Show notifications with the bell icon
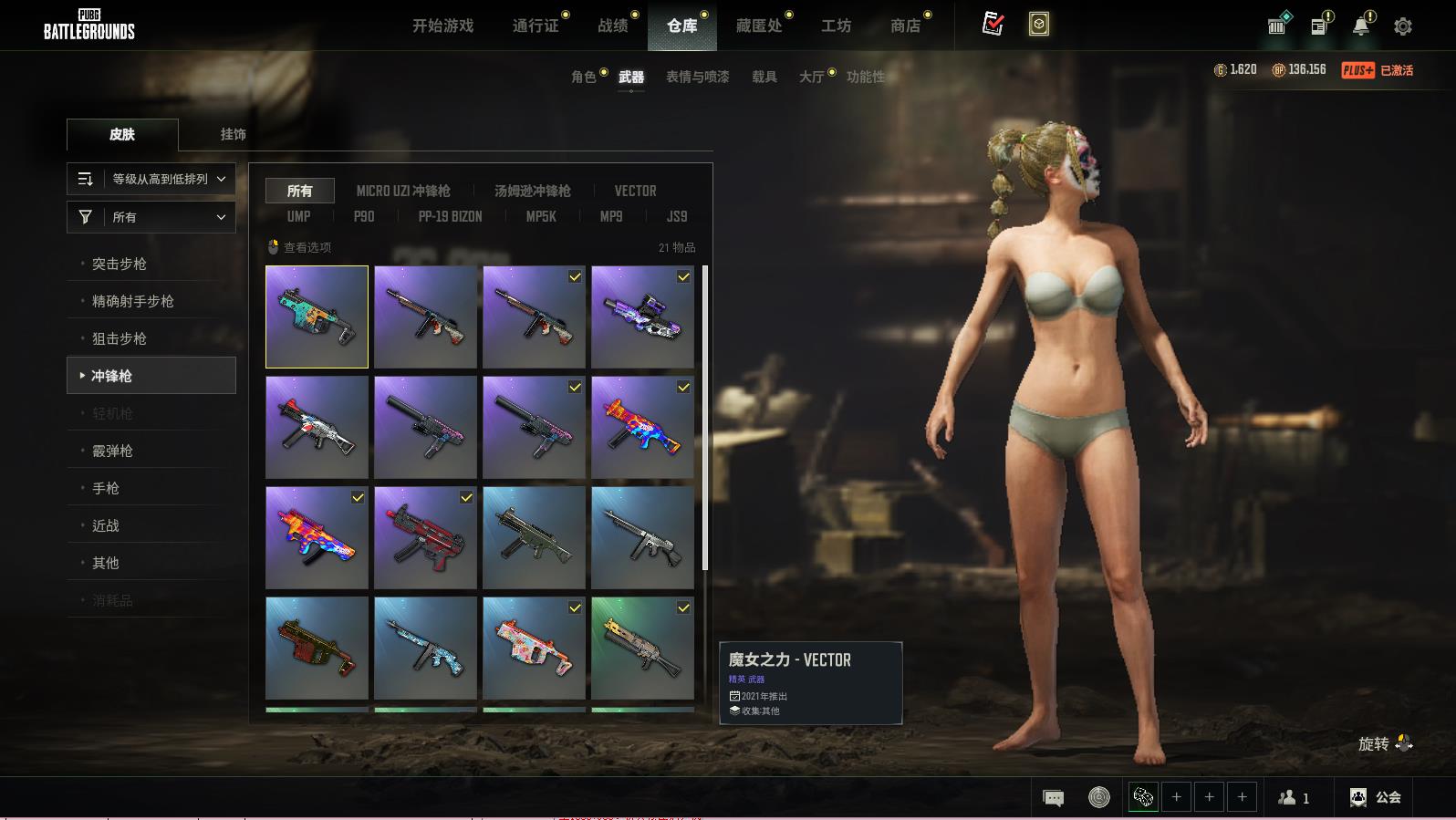This screenshot has height=820, width=1456. coord(1360,26)
